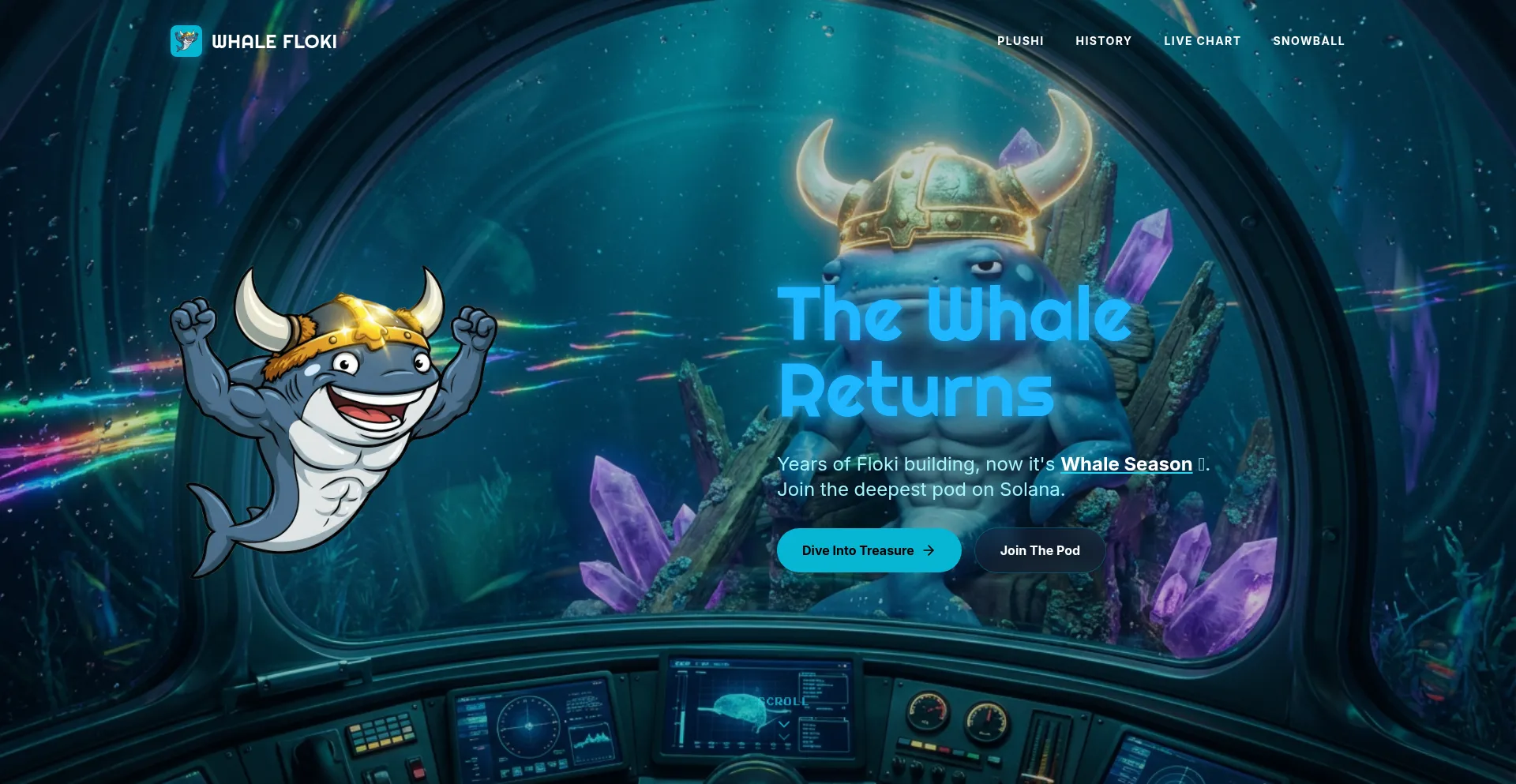Viewport: 1516px width, 784px height.
Task: Click the Whale Floki logo icon
Action: coord(186,40)
